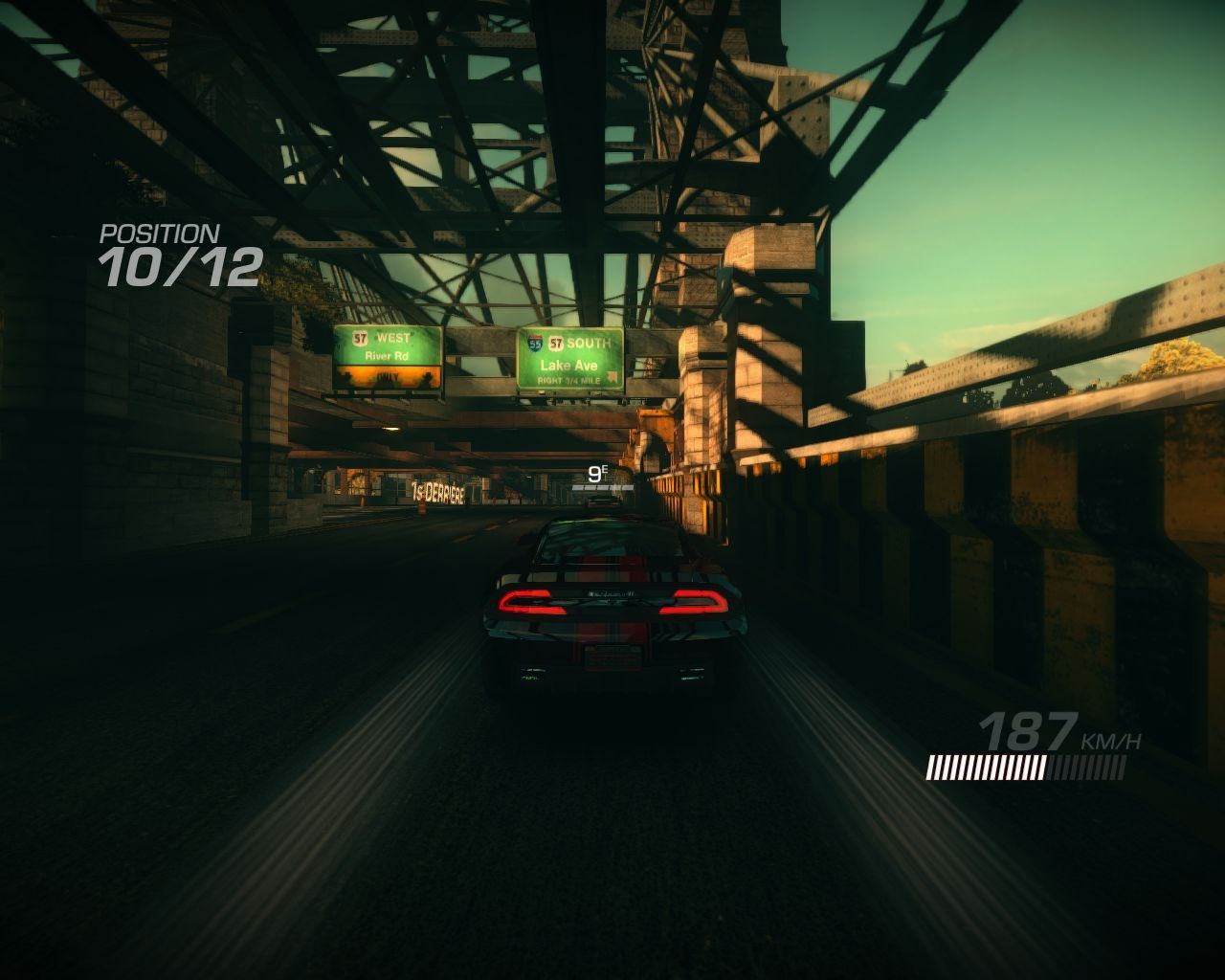Expand the 57 WEST River Rd sign

(386, 356)
